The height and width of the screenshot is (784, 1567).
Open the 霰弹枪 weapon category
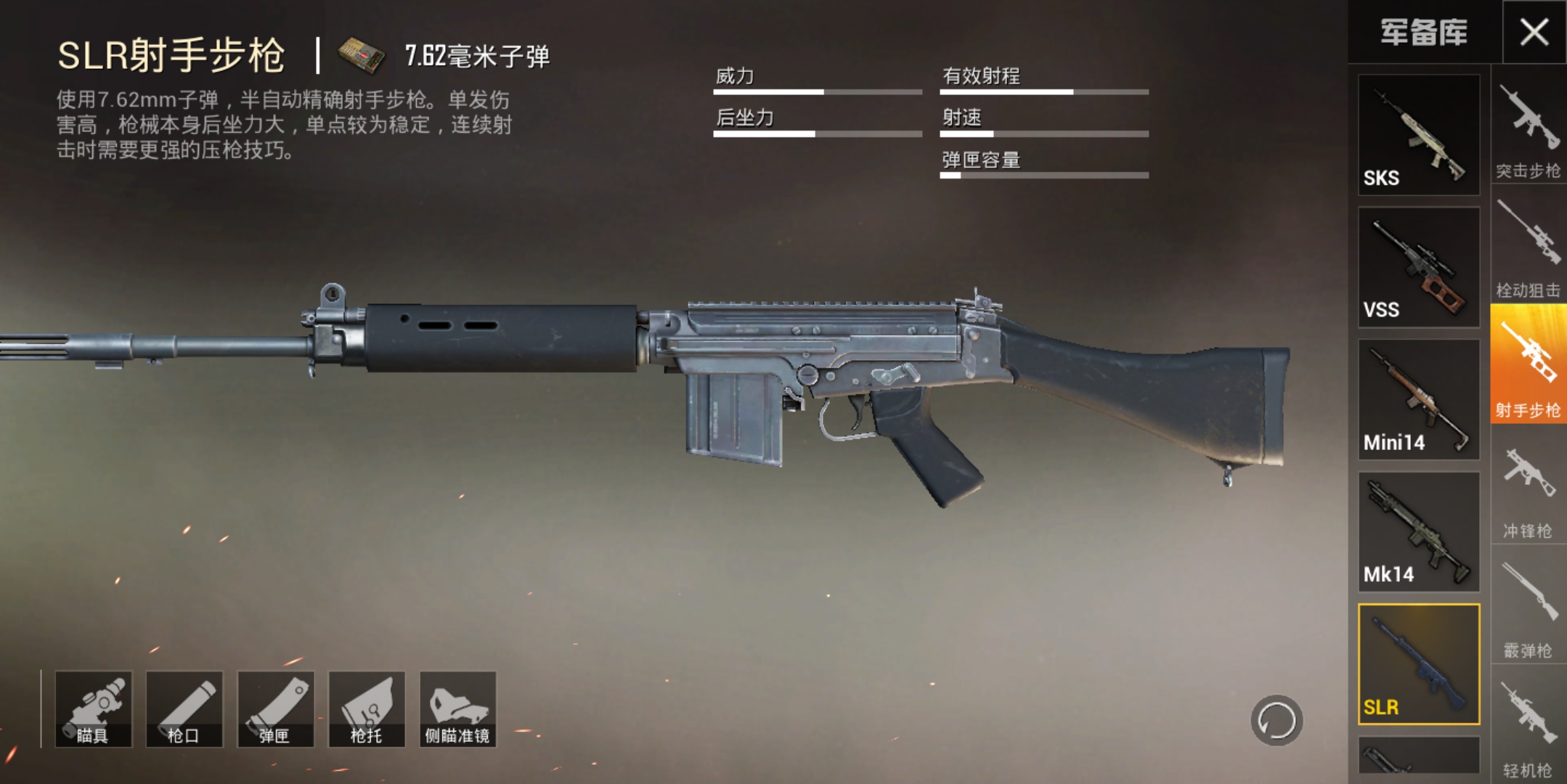pos(1528,611)
